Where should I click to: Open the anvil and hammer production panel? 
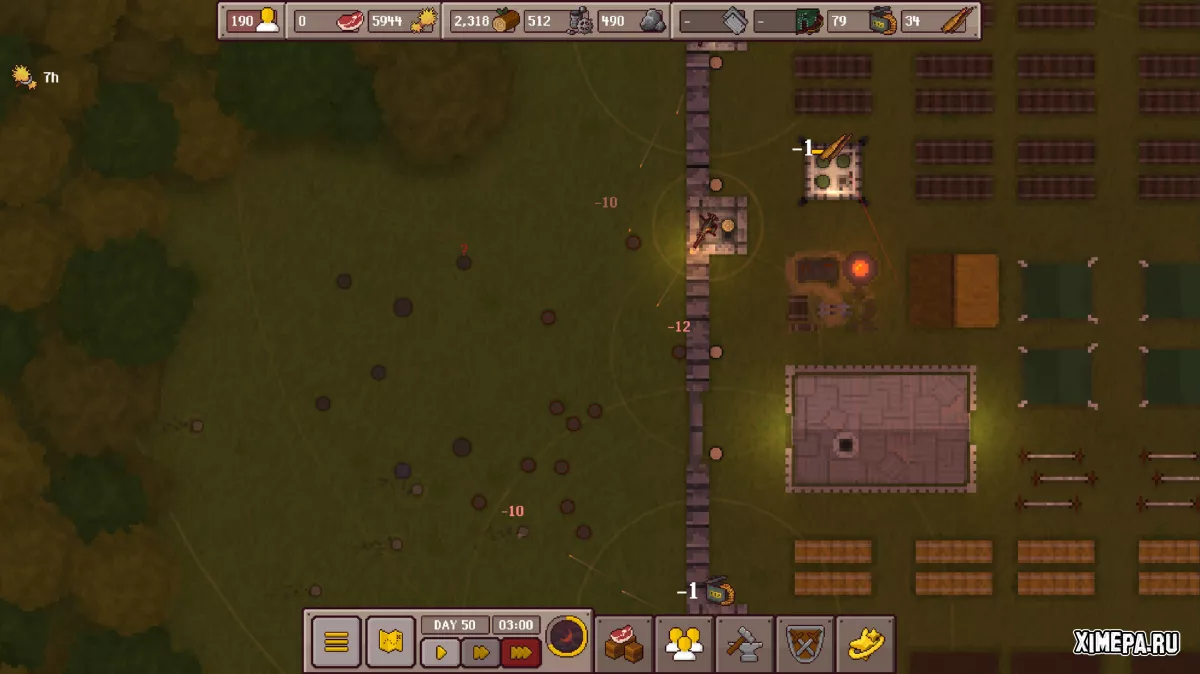[744, 642]
